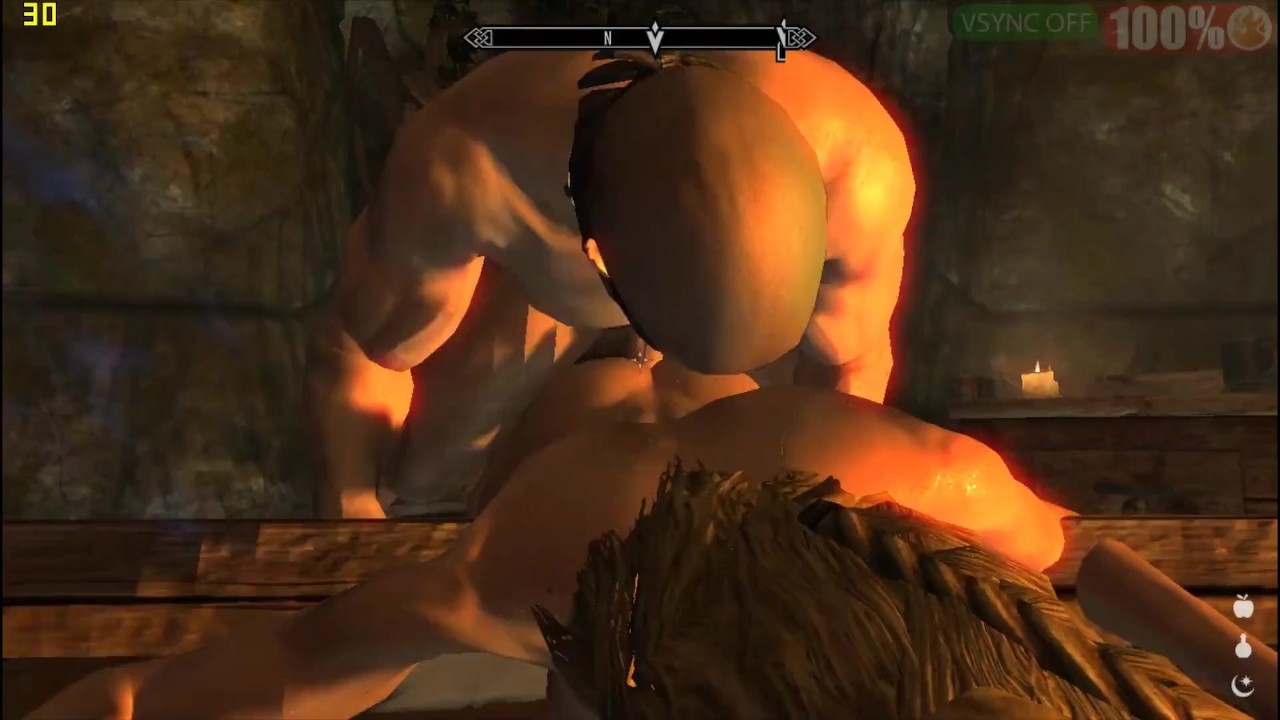Click the left knotwork ornament of the compass bar
Image resolution: width=1280 pixels, height=720 pixels.
[478, 38]
